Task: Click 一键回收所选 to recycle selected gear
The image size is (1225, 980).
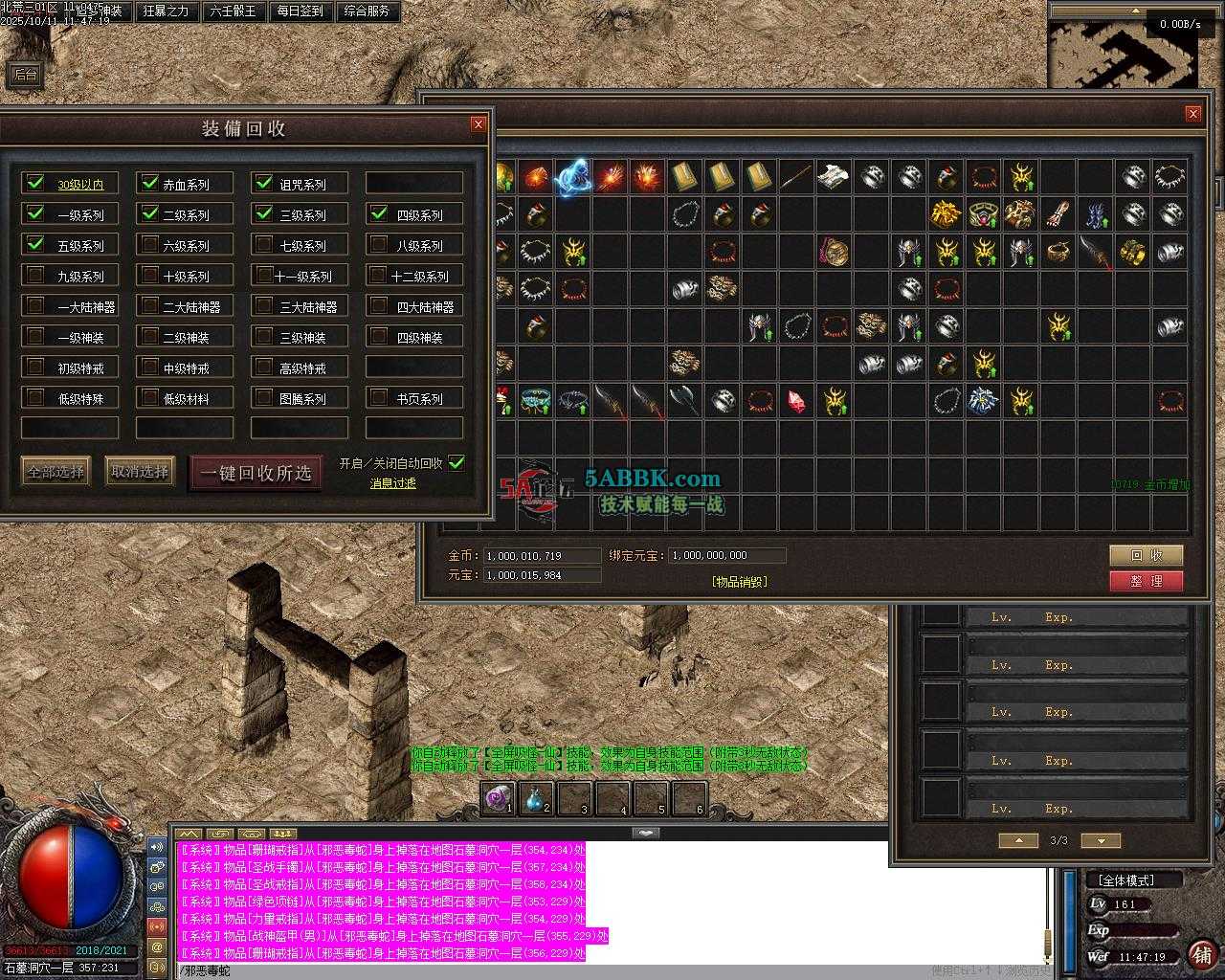Action: (256, 473)
